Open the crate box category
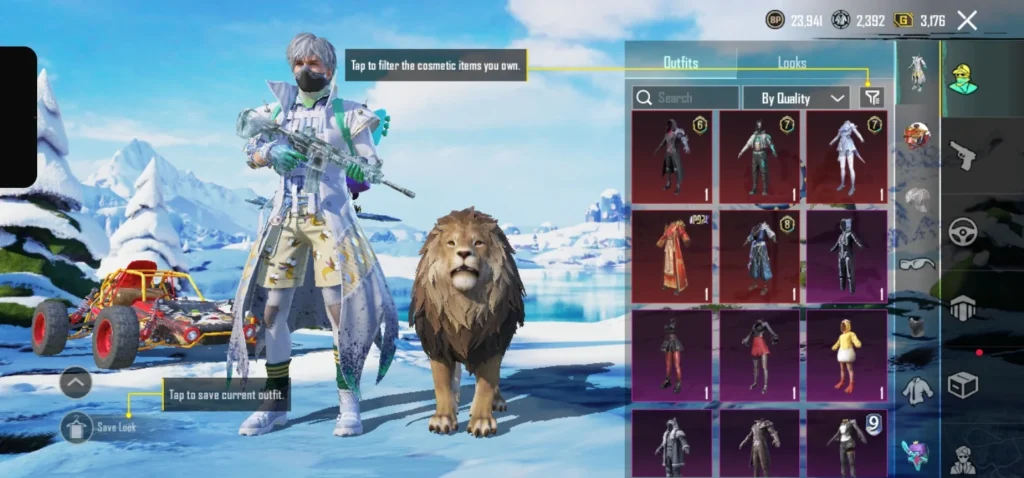Viewport: 1024px width, 478px height. click(x=962, y=385)
